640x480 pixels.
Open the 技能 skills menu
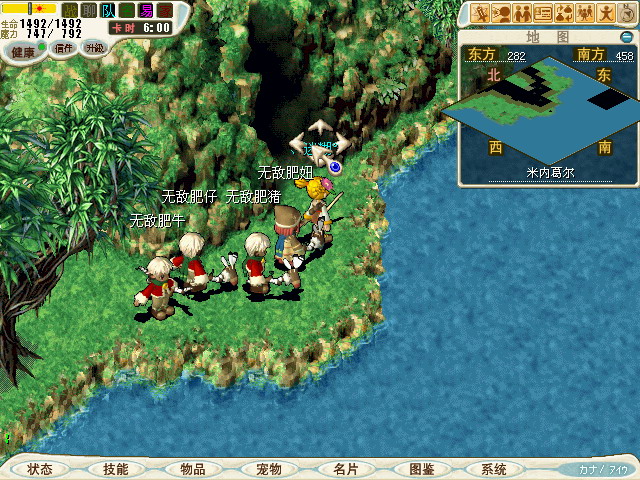pyautogui.click(x=115, y=469)
